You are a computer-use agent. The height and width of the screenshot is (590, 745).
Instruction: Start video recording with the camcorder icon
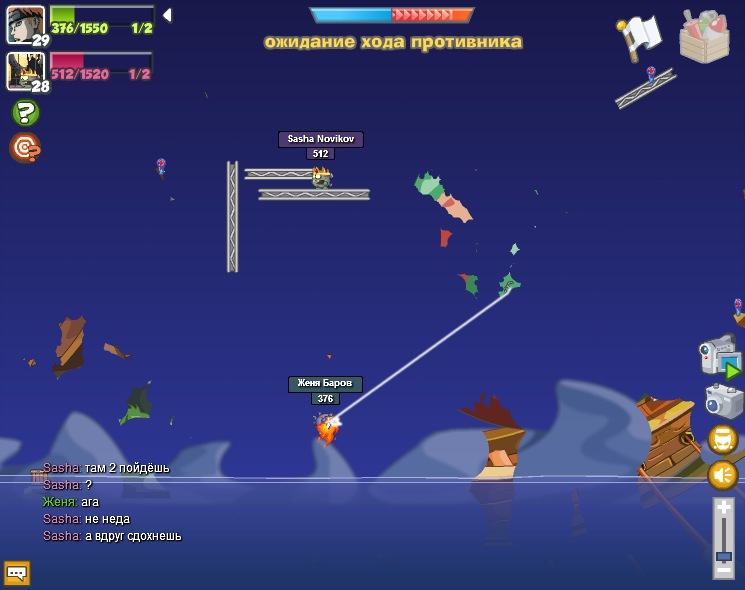(x=719, y=356)
